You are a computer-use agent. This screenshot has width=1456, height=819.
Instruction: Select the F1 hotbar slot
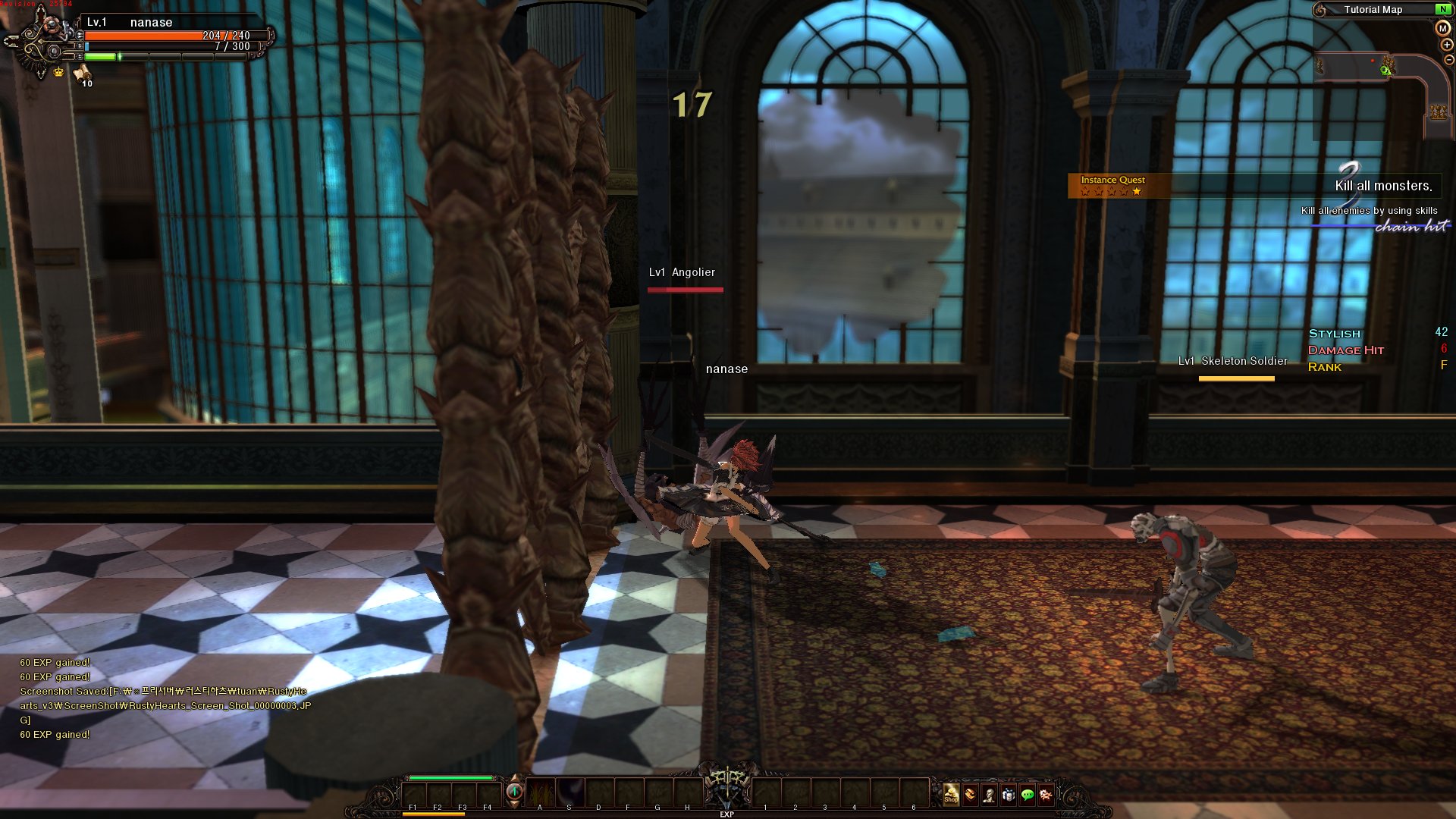pyautogui.click(x=413, y=795)
